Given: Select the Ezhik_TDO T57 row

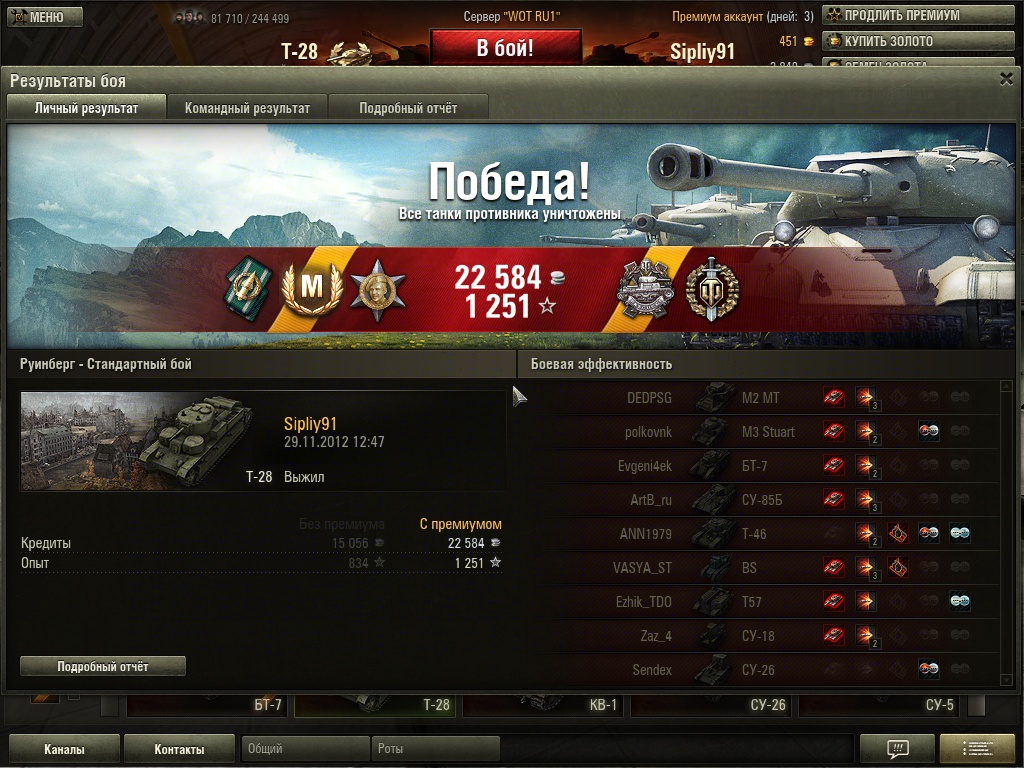Looking at the screenshot, I should (700, 602).
